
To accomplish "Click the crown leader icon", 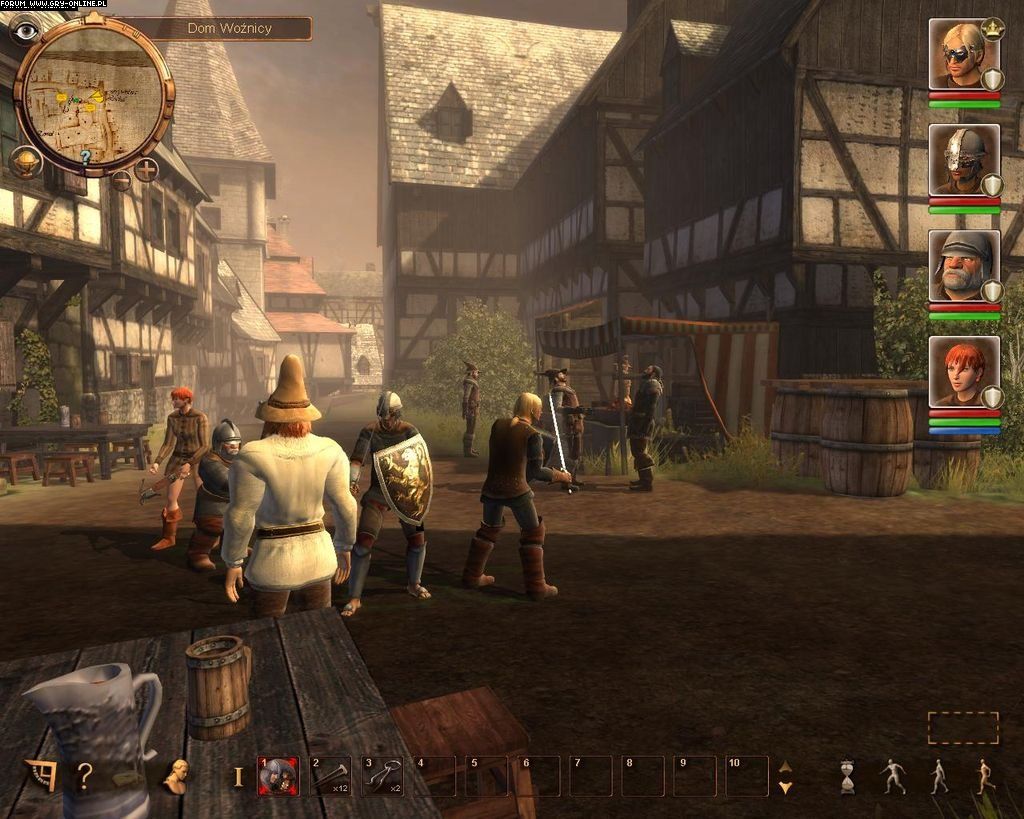I will coord(993,27).
